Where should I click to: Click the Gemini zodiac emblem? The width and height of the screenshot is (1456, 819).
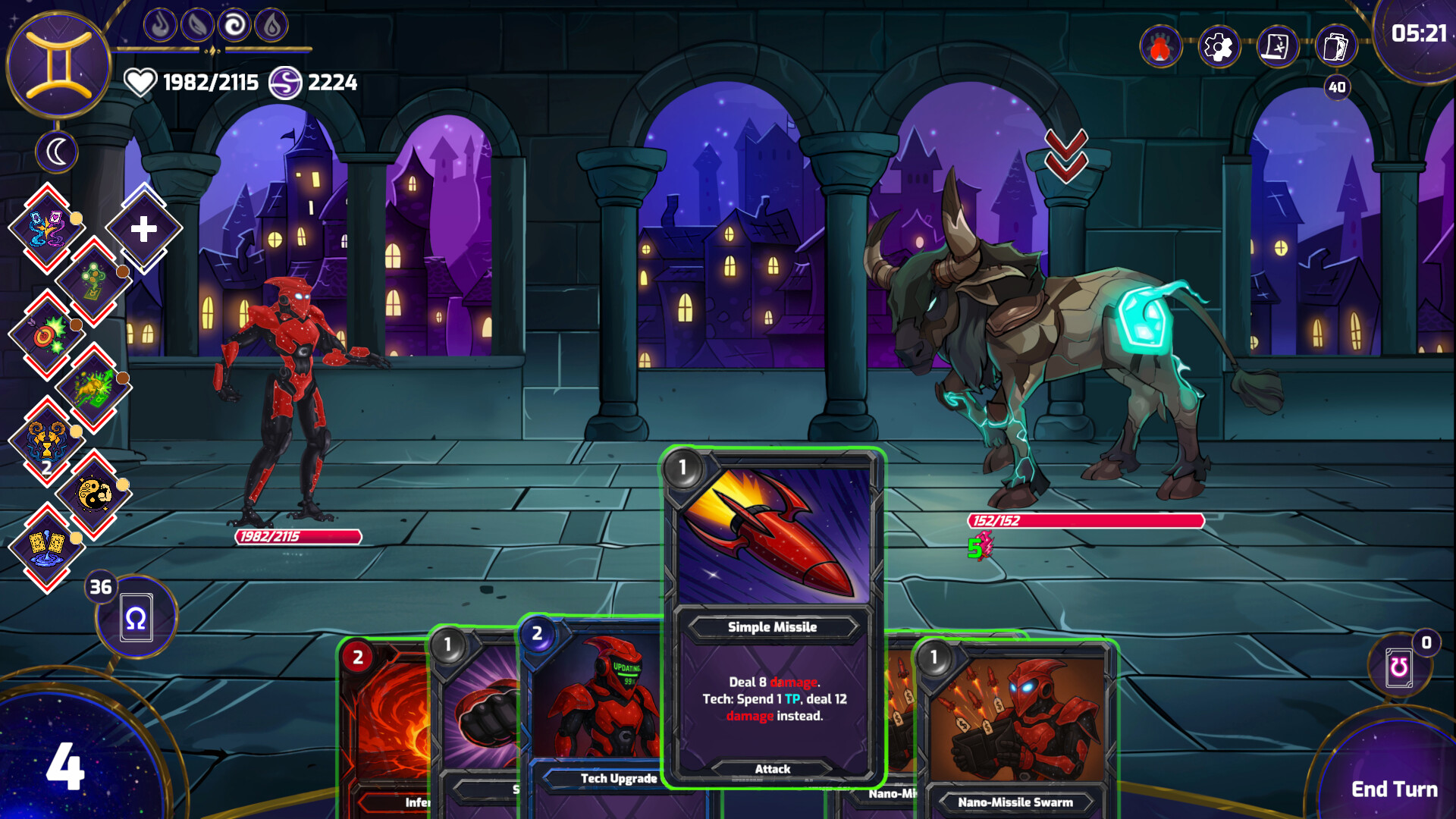click(x=59, y=65)
